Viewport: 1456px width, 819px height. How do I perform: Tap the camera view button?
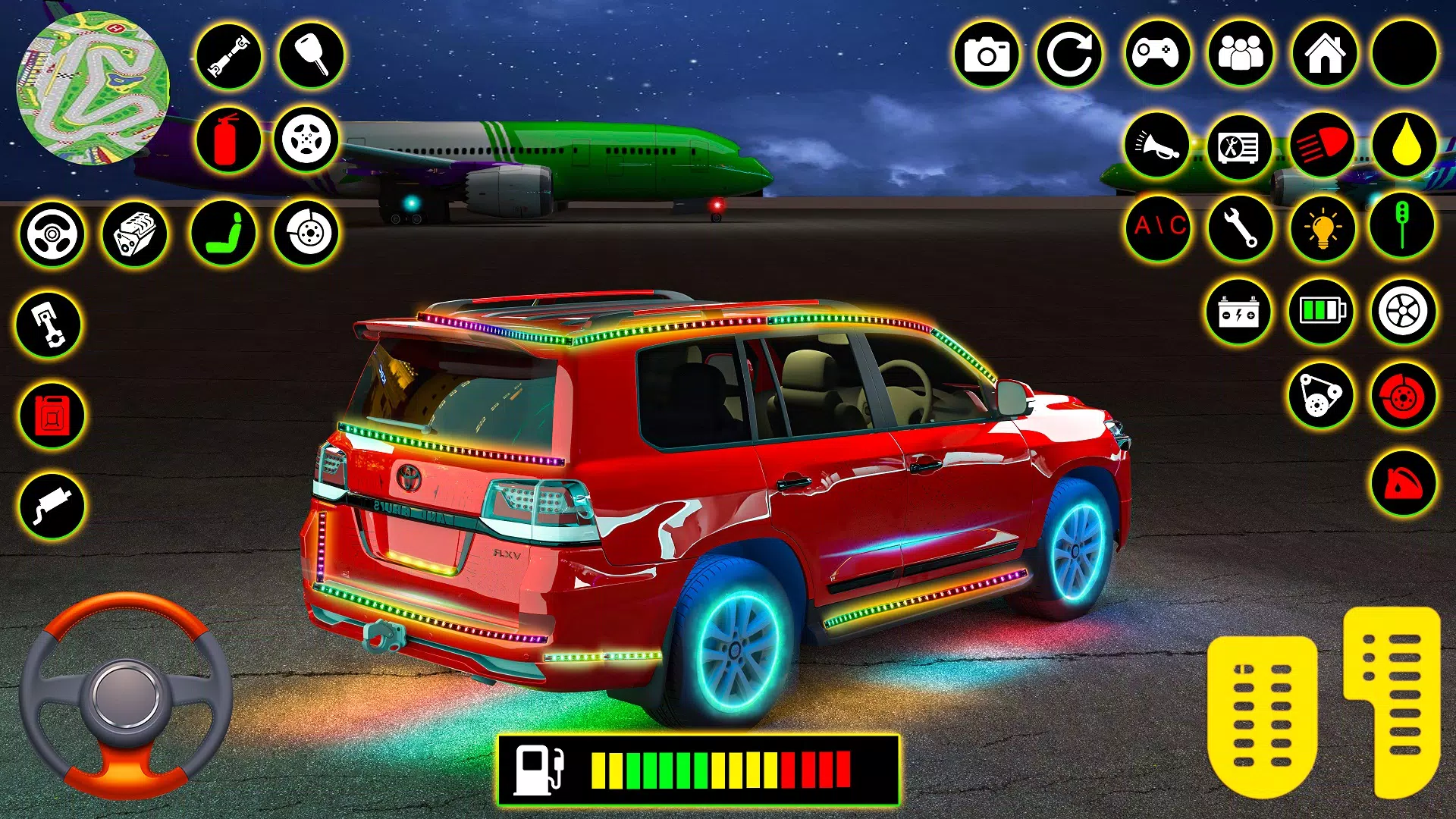986,55
